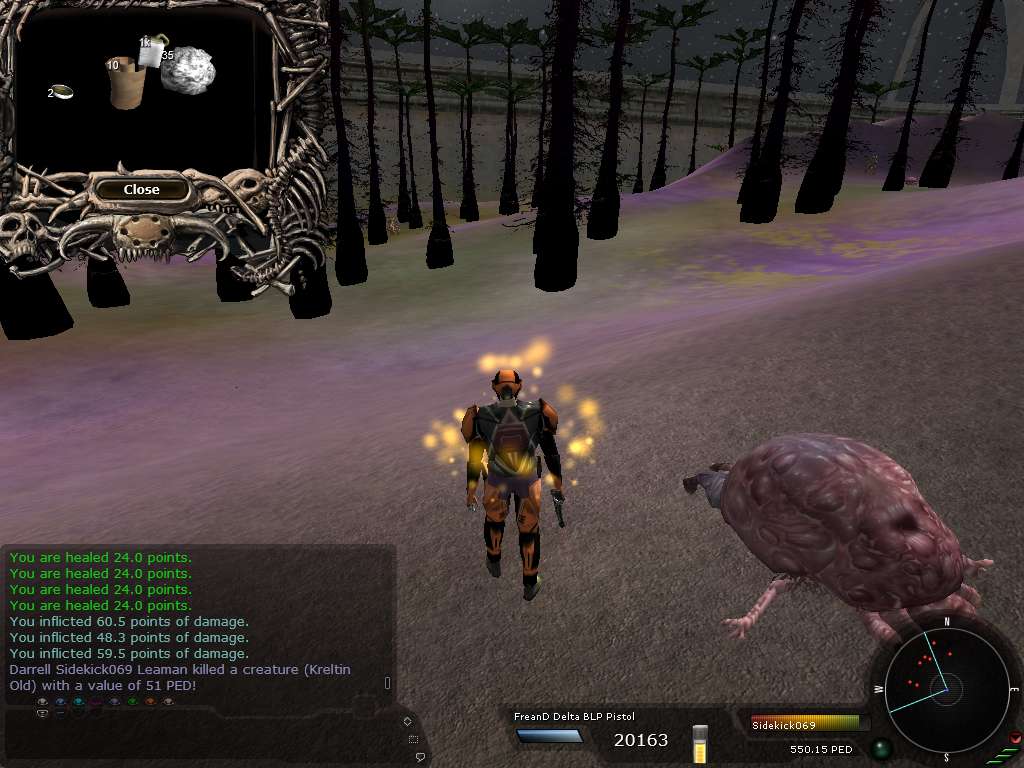The image size is (1024, 768).
Task: Click the green orb next to PED balance
Action: 880,747
